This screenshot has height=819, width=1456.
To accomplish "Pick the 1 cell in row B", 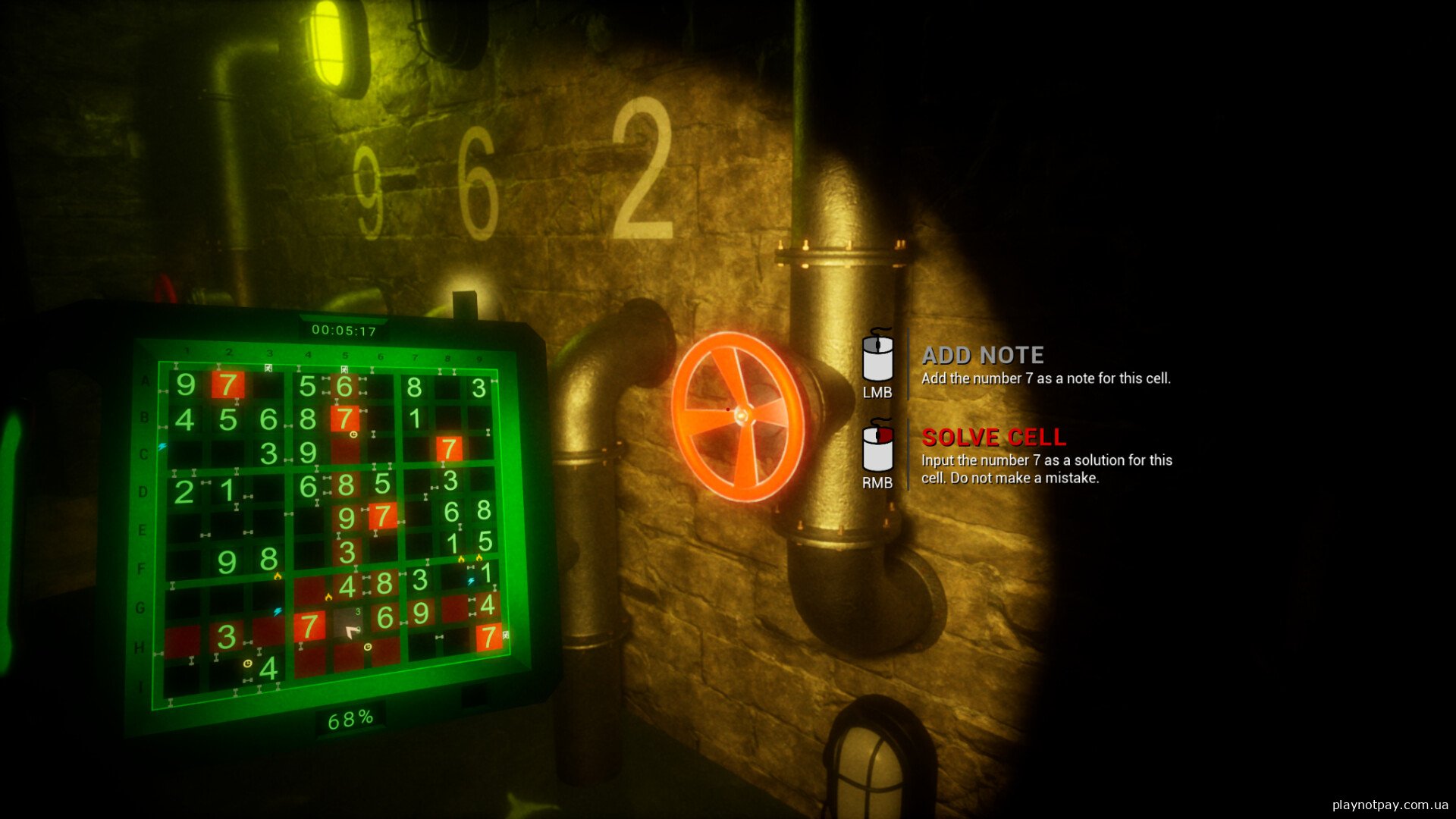I will (x=415, y=419).
